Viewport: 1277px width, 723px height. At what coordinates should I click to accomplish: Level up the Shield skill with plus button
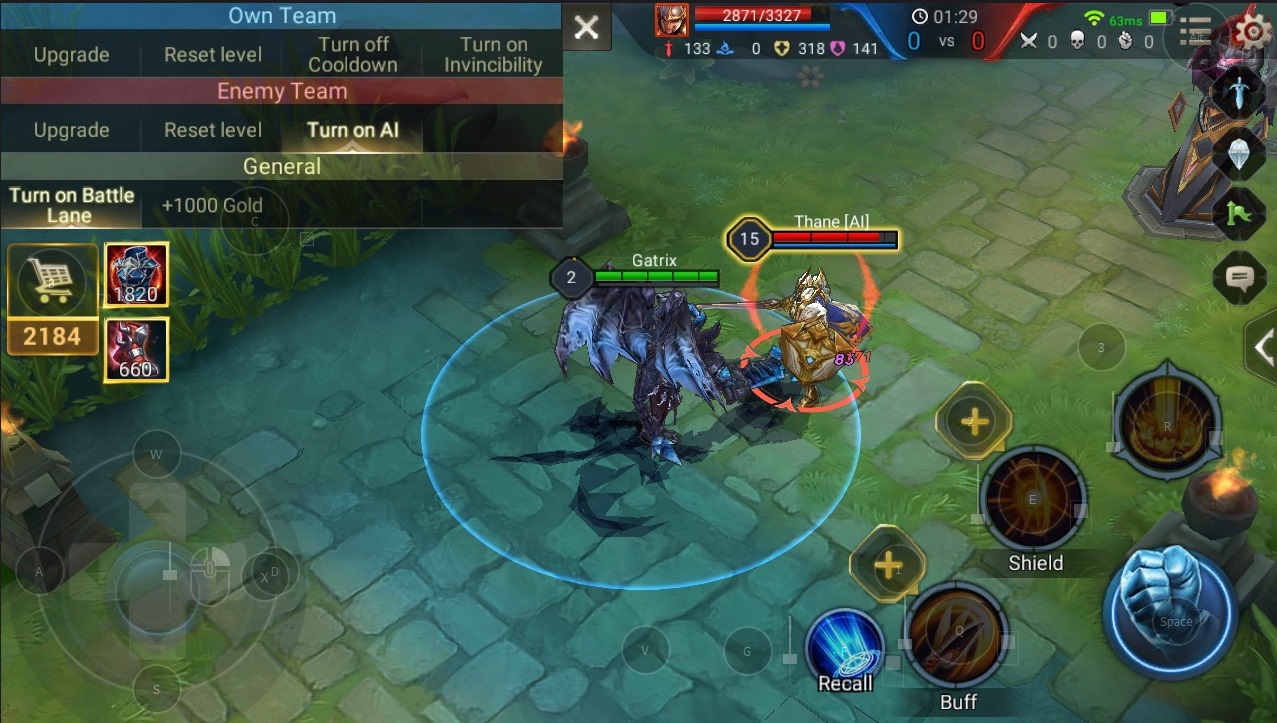[973, 421]
